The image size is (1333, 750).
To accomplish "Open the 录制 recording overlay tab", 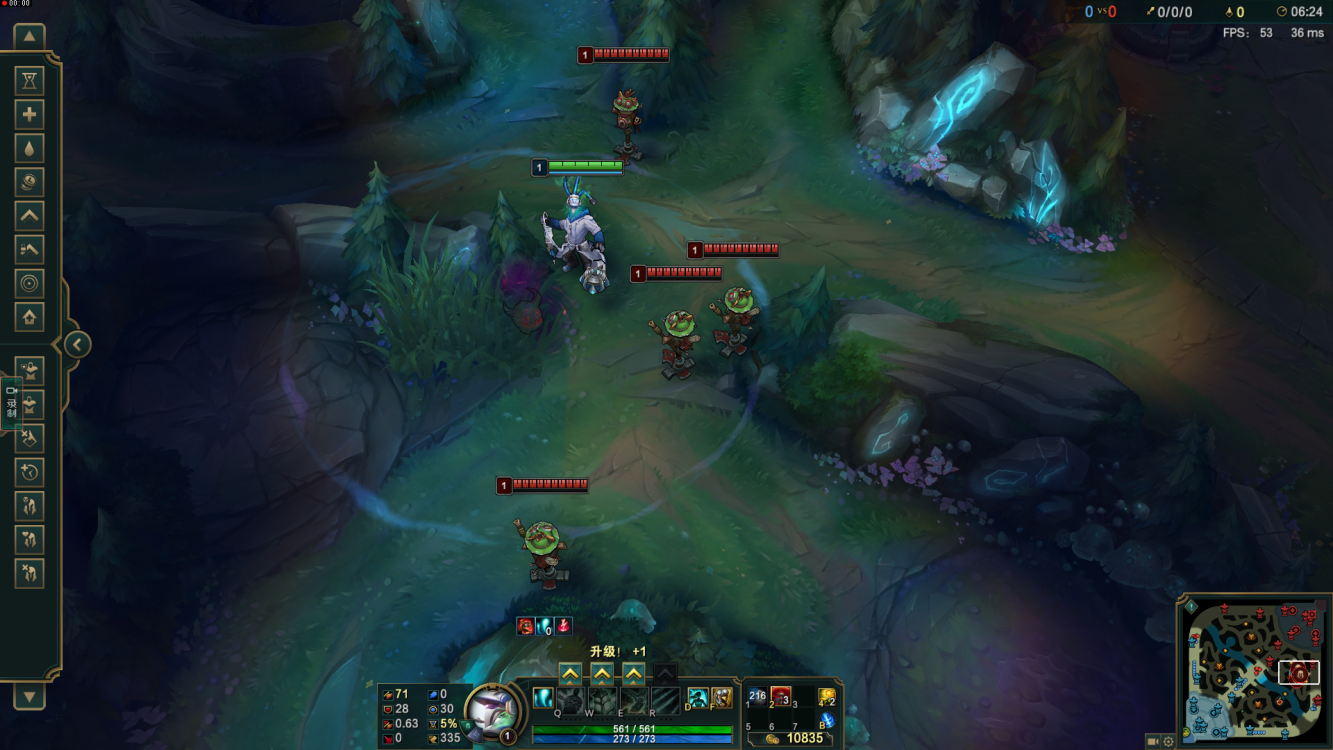I will [12, 402].
